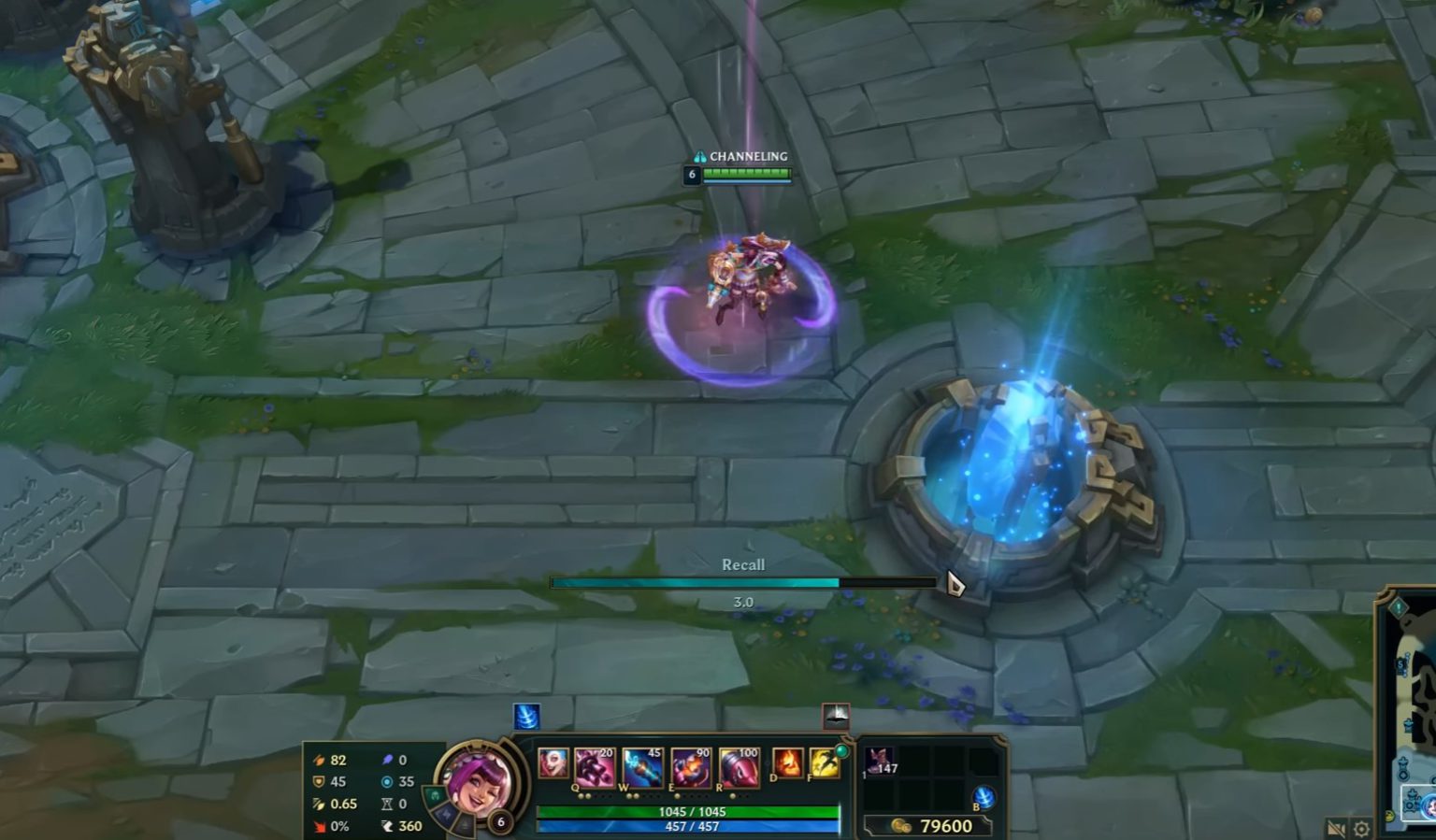
Task: Use the Ignite summoner spell on D
Action: pyautogui.click(x=788, y=763)
